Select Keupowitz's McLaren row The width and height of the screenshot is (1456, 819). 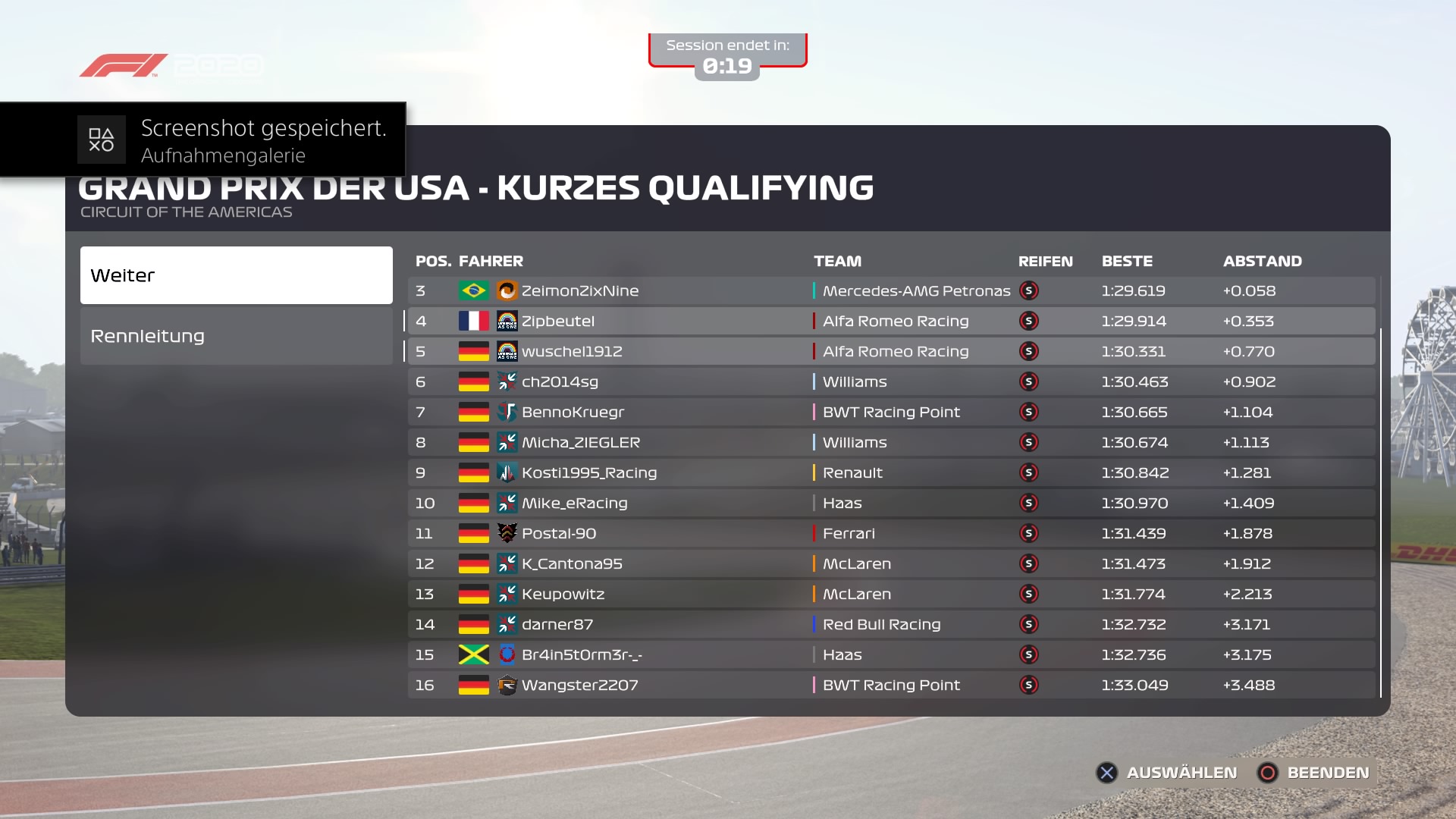pos(891,595)
